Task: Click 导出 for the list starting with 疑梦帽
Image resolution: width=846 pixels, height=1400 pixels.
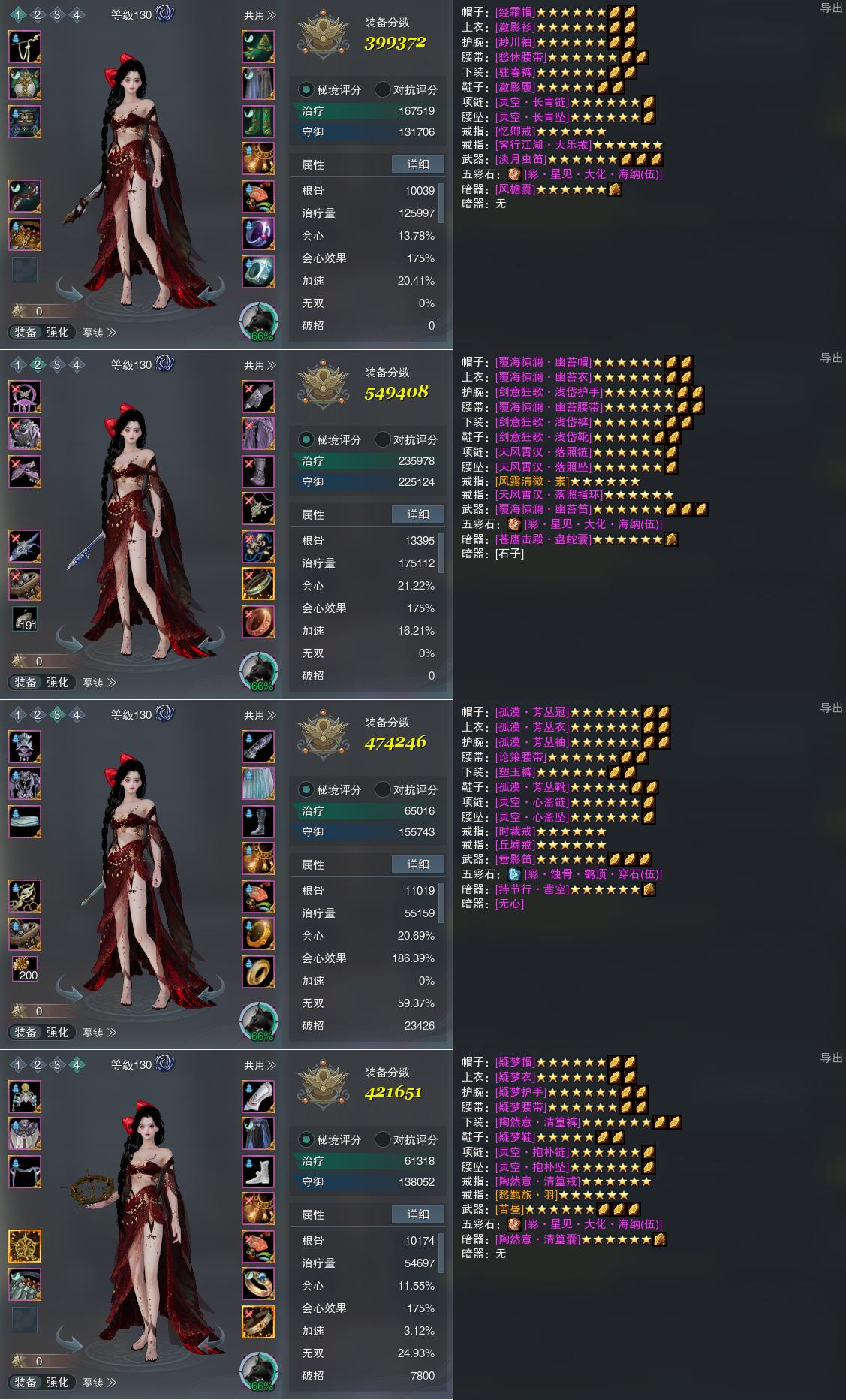Action: pyautogui.click(x=831, y=1058)
